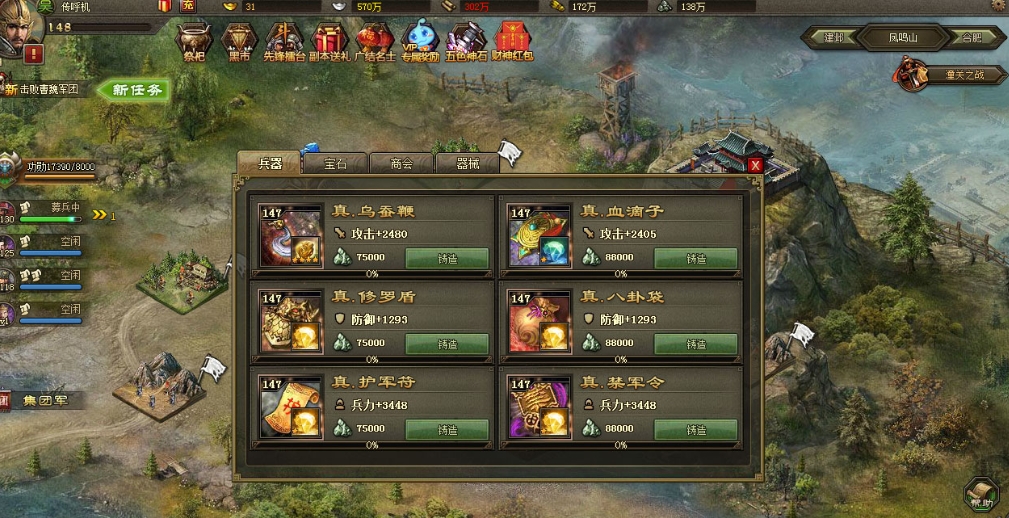The image size is (1009, 518).
Task: Select the 器械 tab
Action: (x=467, y=164)
